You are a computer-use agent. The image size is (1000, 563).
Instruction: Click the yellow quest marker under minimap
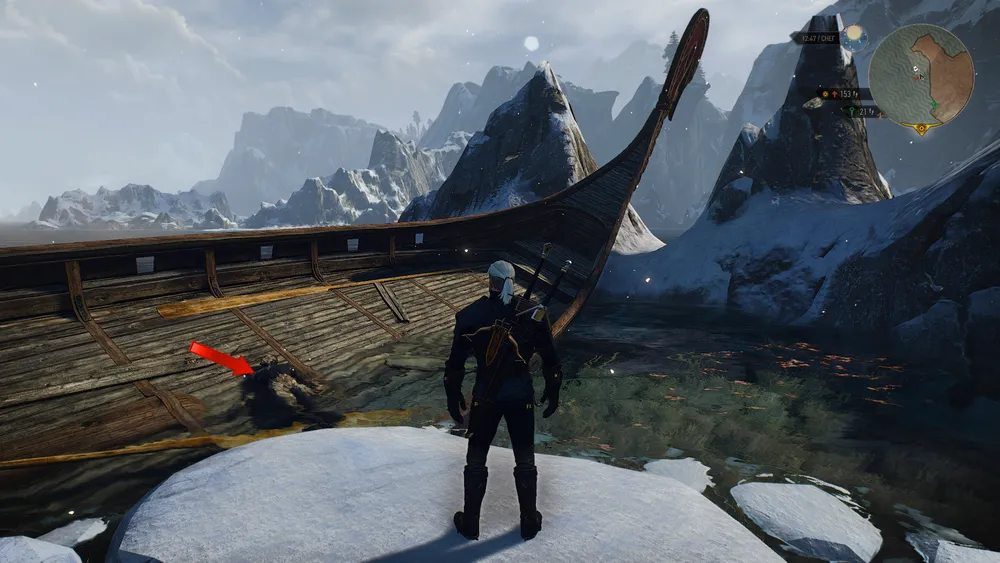[921, 128]
